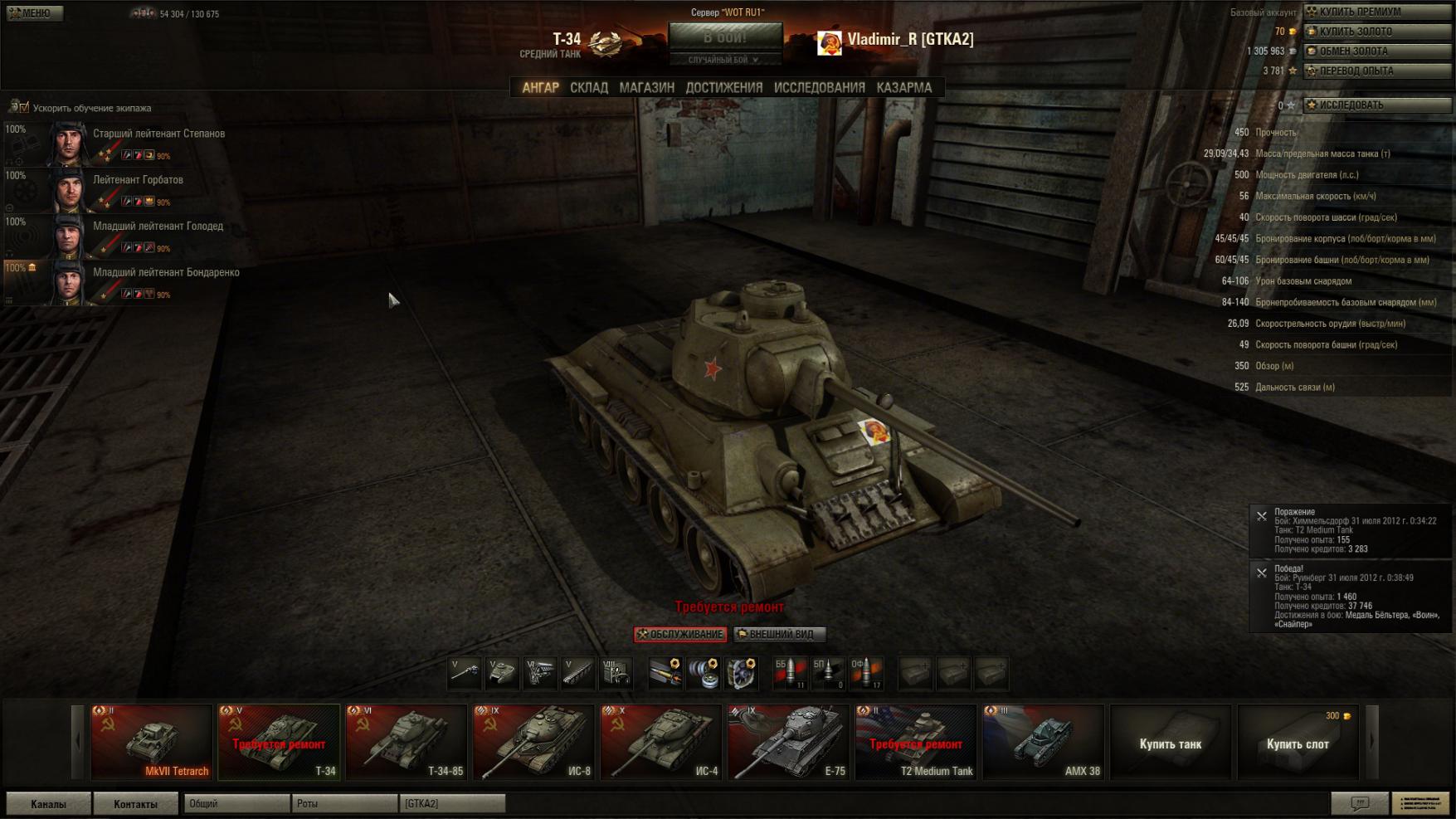Open the Магазин tab
This screenshot has width=1456, height=819.
646,87
